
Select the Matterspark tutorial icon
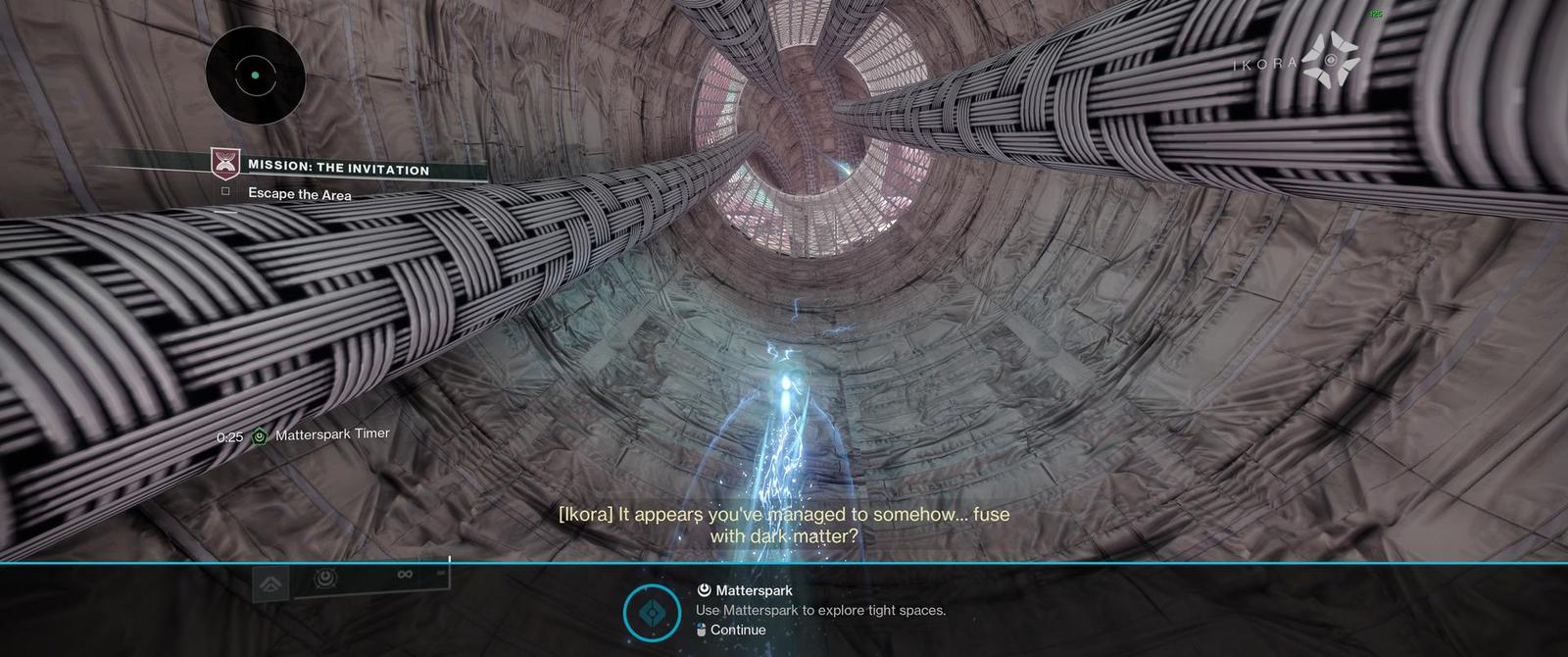pyautogui.click(x=652, y=614)
